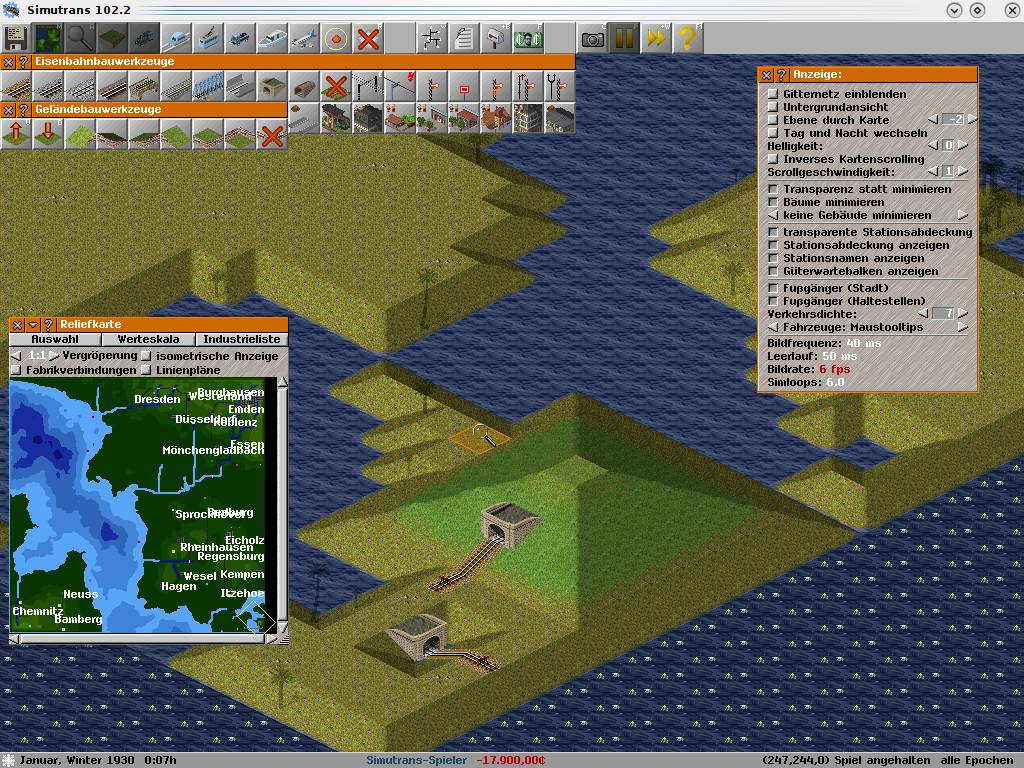This screenshot has width=1024, height=768.
Task: Enable the Gitternetz einblenden checkbox
Action: coord(773,94)
